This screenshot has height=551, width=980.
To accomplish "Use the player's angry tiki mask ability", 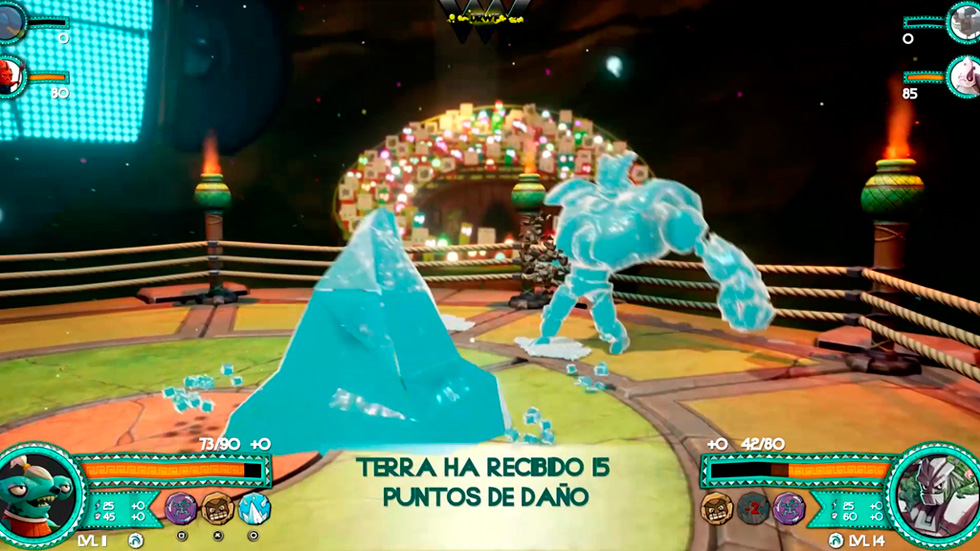I will [218, 508].
